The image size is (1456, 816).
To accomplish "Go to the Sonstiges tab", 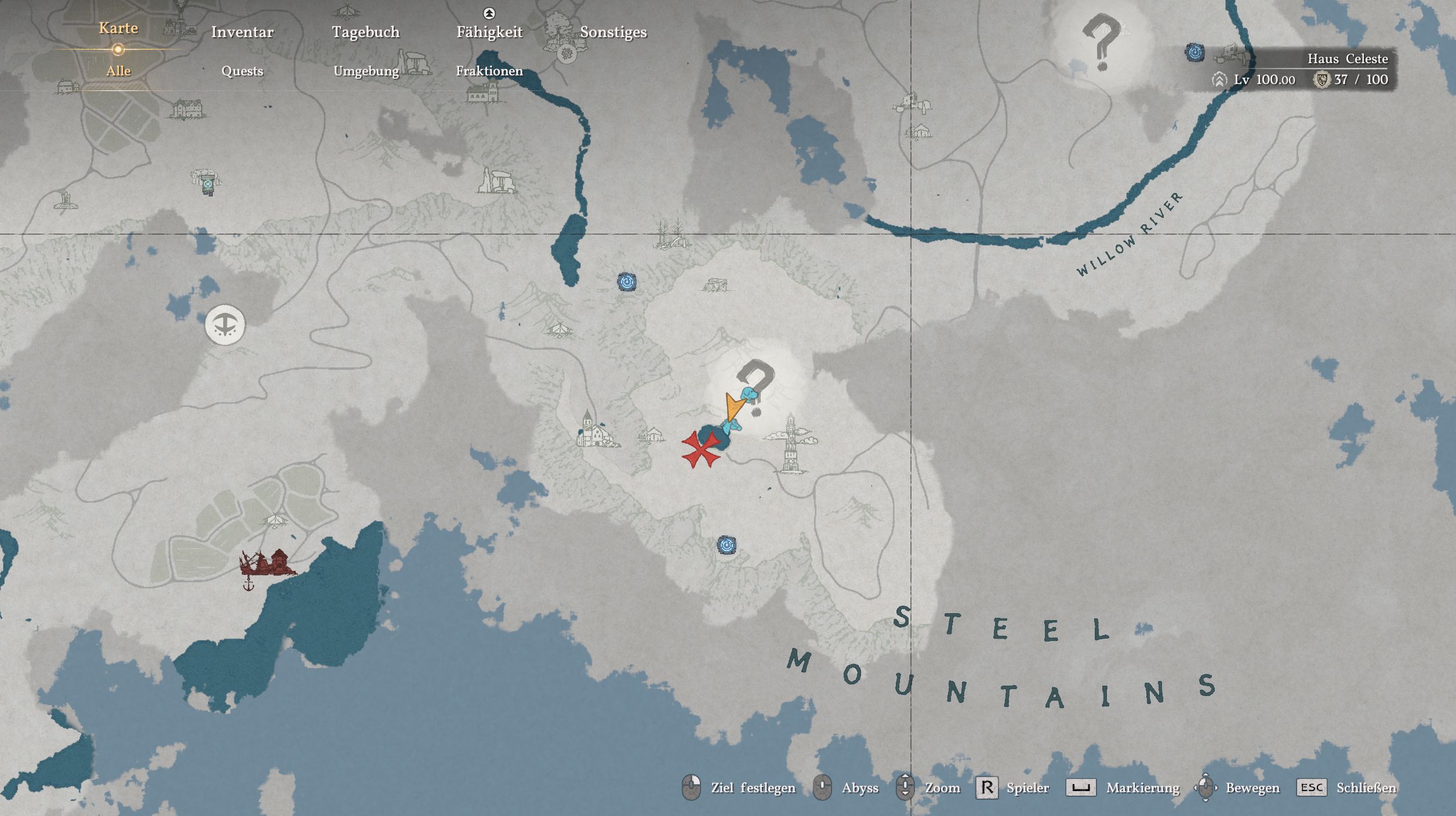I will (613, 32).
